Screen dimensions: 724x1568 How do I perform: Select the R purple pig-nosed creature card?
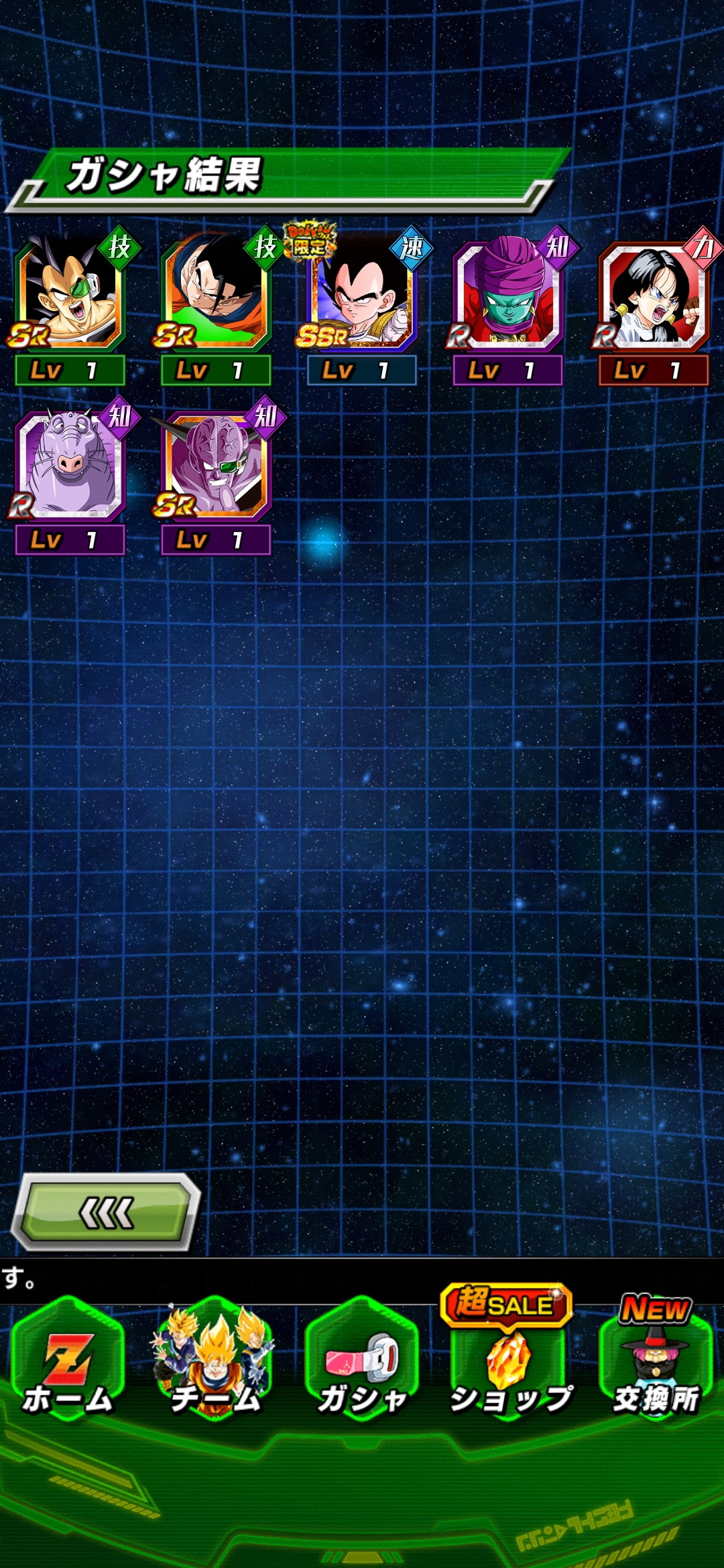[x=70, y=465]
